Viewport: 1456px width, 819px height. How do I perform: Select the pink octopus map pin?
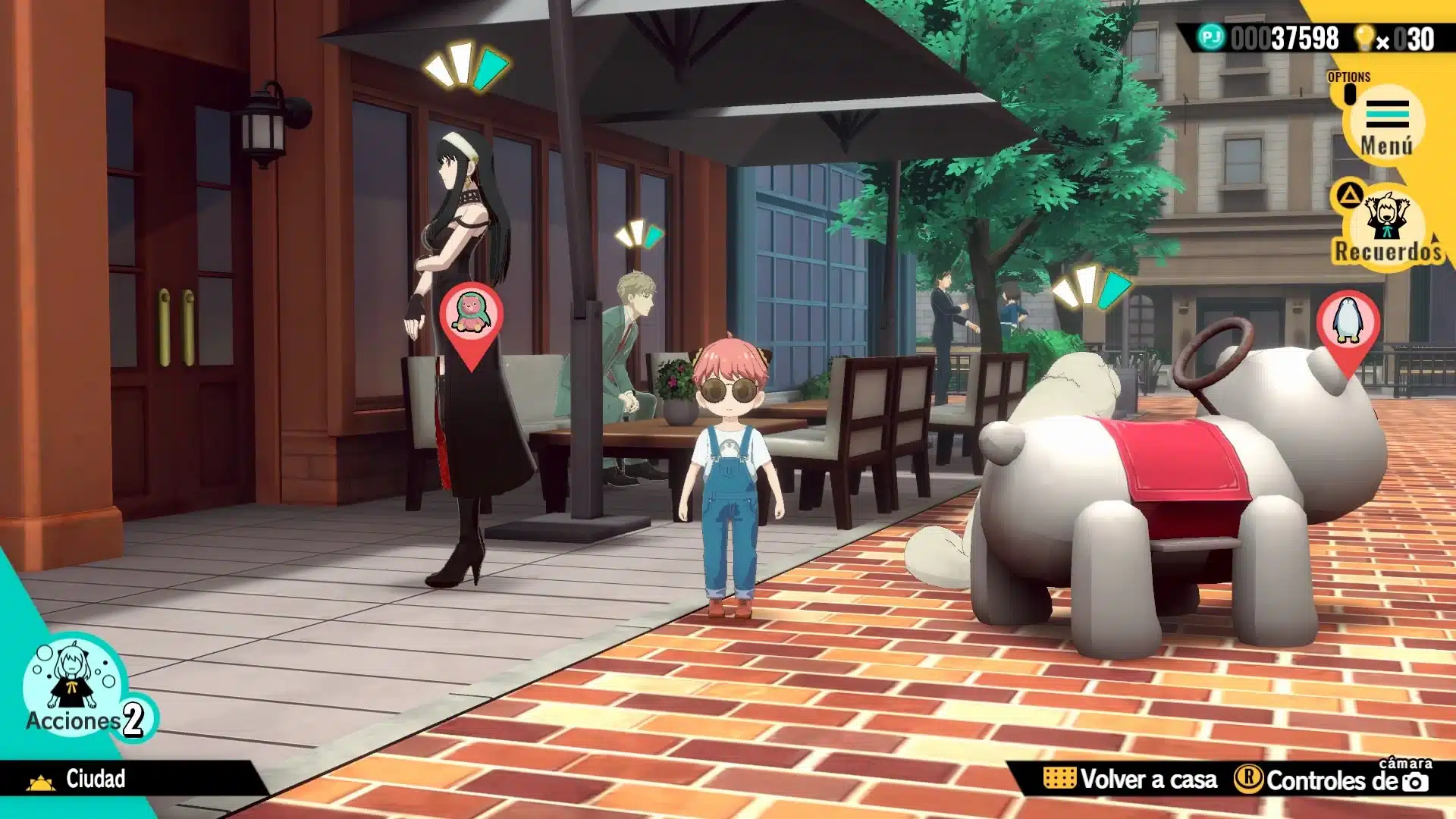point(471,318)
